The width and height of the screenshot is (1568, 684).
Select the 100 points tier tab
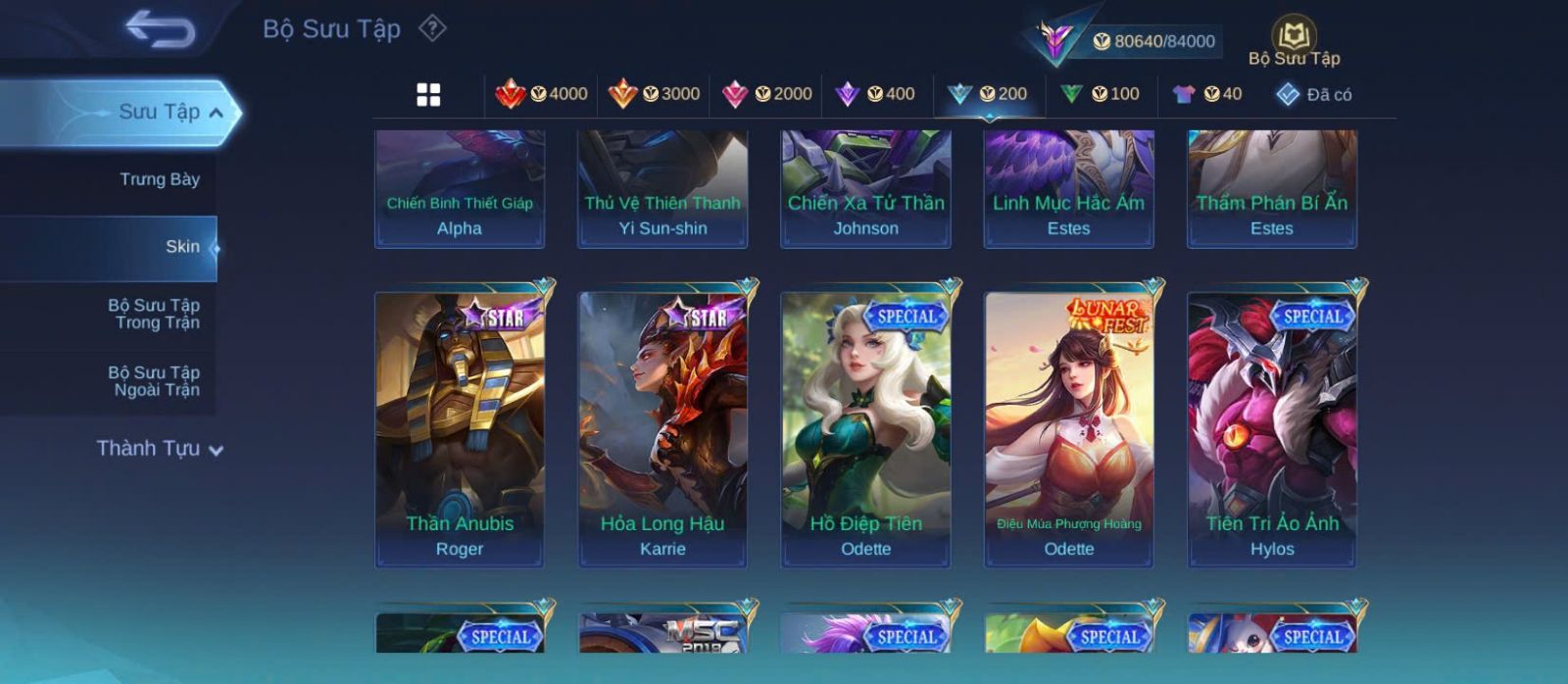1101,94
